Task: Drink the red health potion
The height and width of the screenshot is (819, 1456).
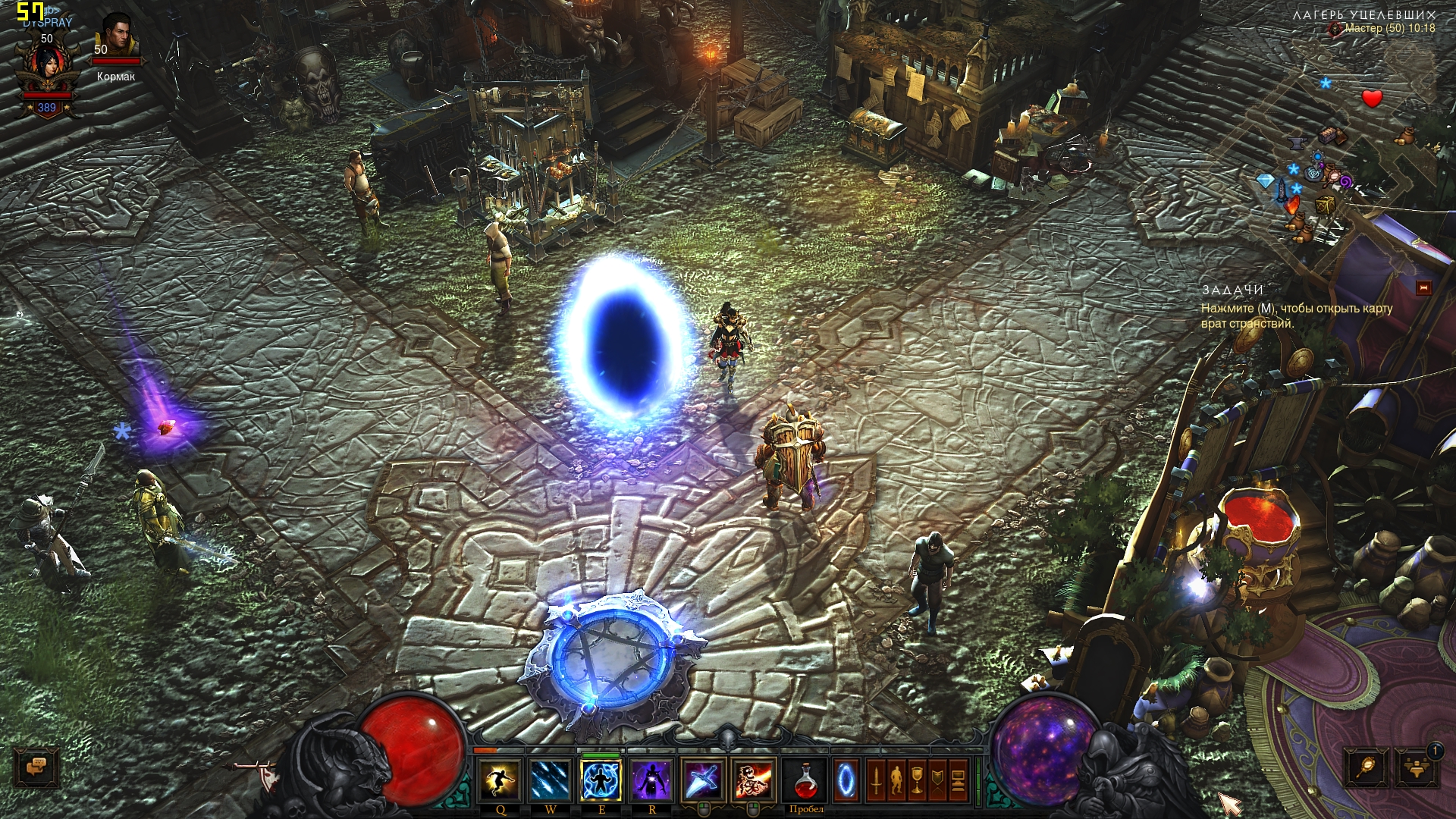Action: [x=805, y=780]
